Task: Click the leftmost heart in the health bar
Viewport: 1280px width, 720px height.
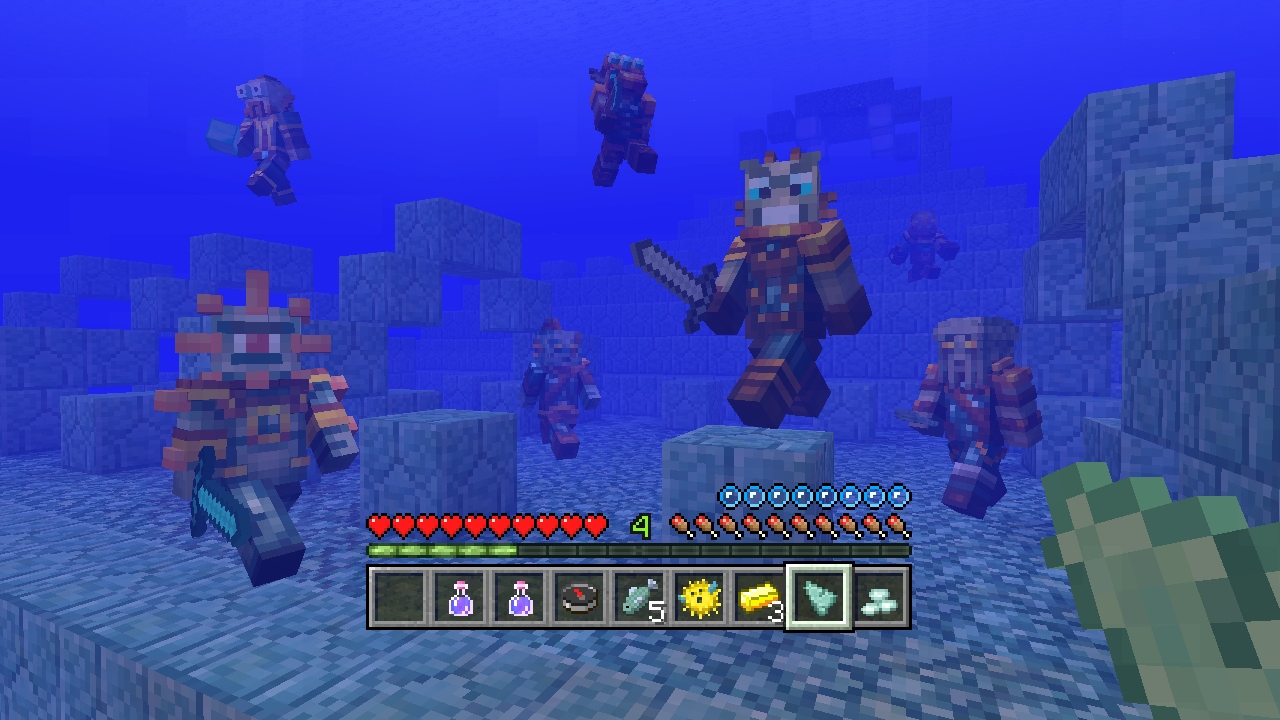Action: point(378,523)
